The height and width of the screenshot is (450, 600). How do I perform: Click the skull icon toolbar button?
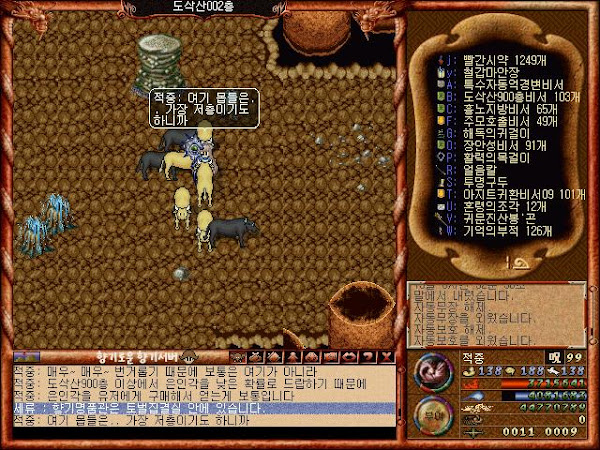(238, 356)
